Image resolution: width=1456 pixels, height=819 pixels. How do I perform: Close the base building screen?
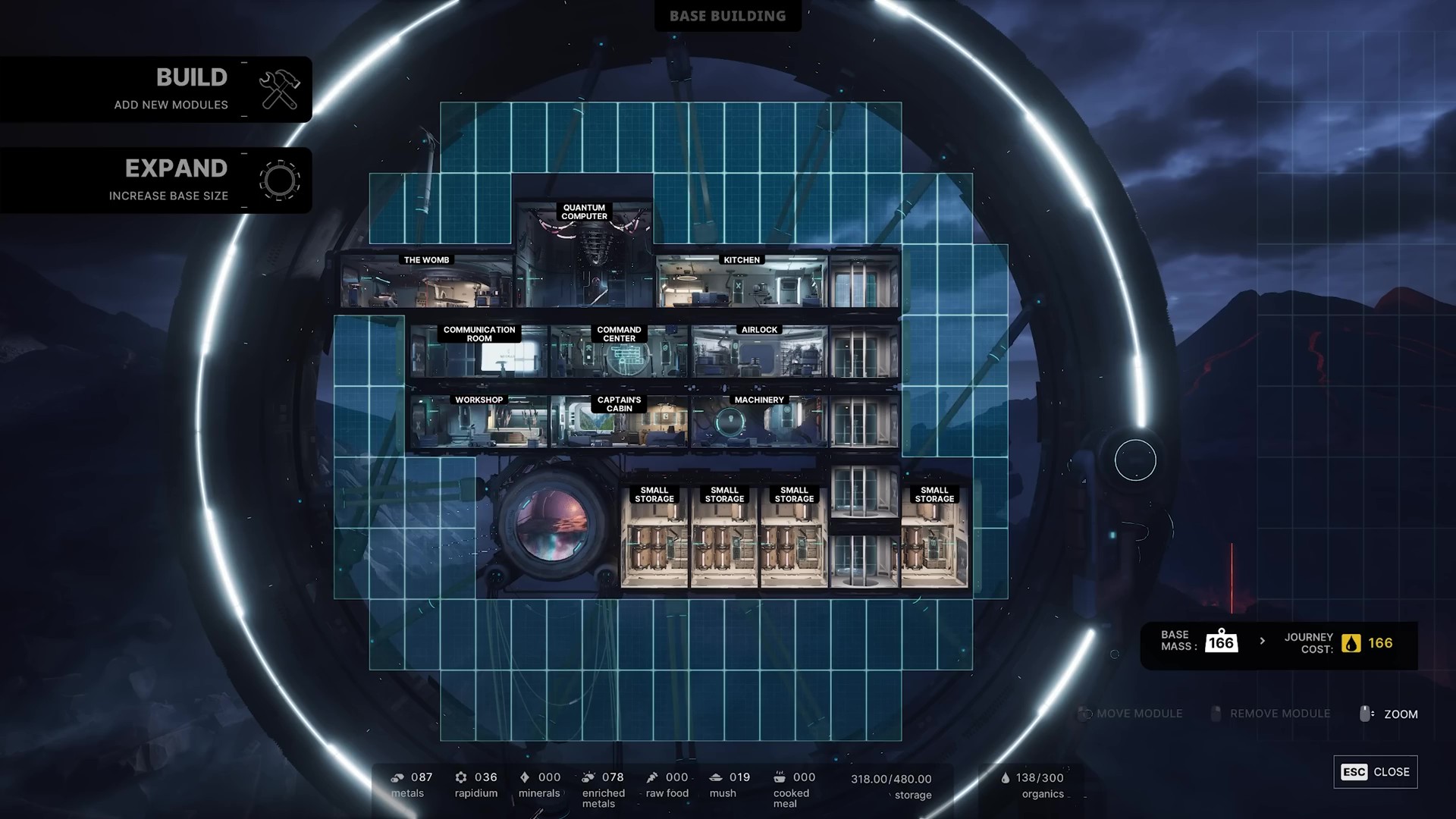coord(1375,772)
